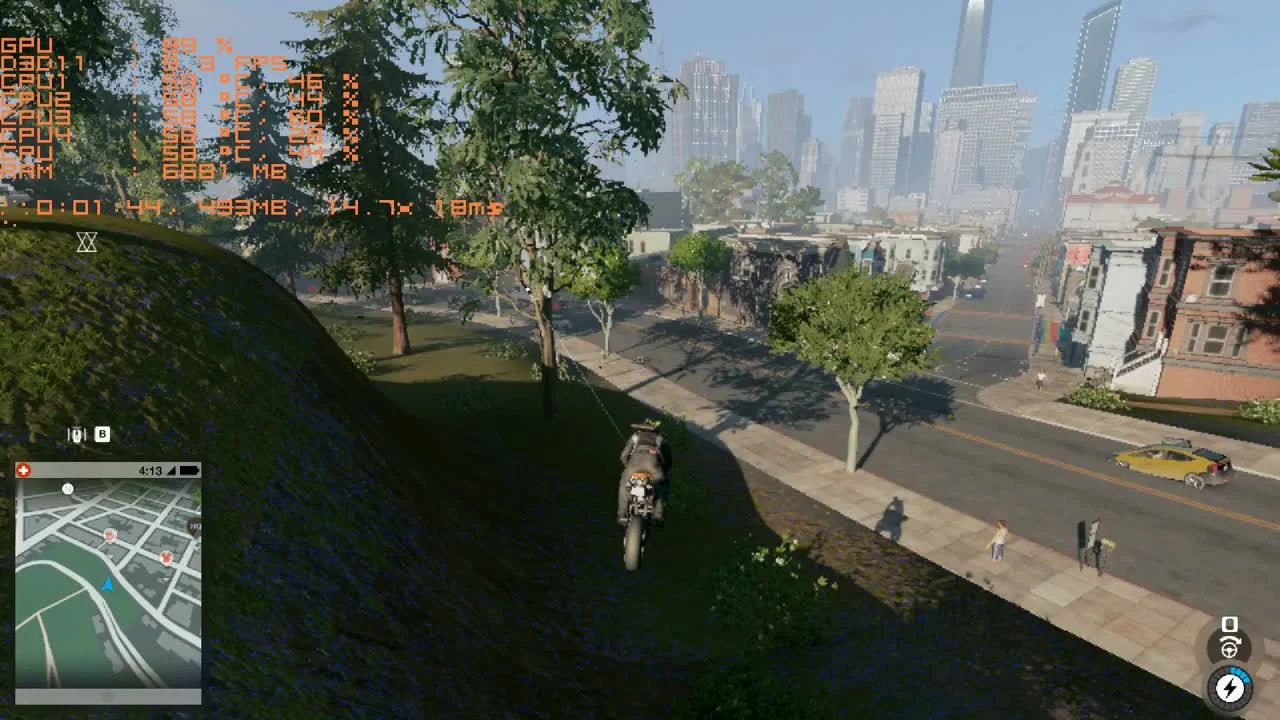
Task: Click the signal strength icon next to the clock
Action: click(170, 470)
